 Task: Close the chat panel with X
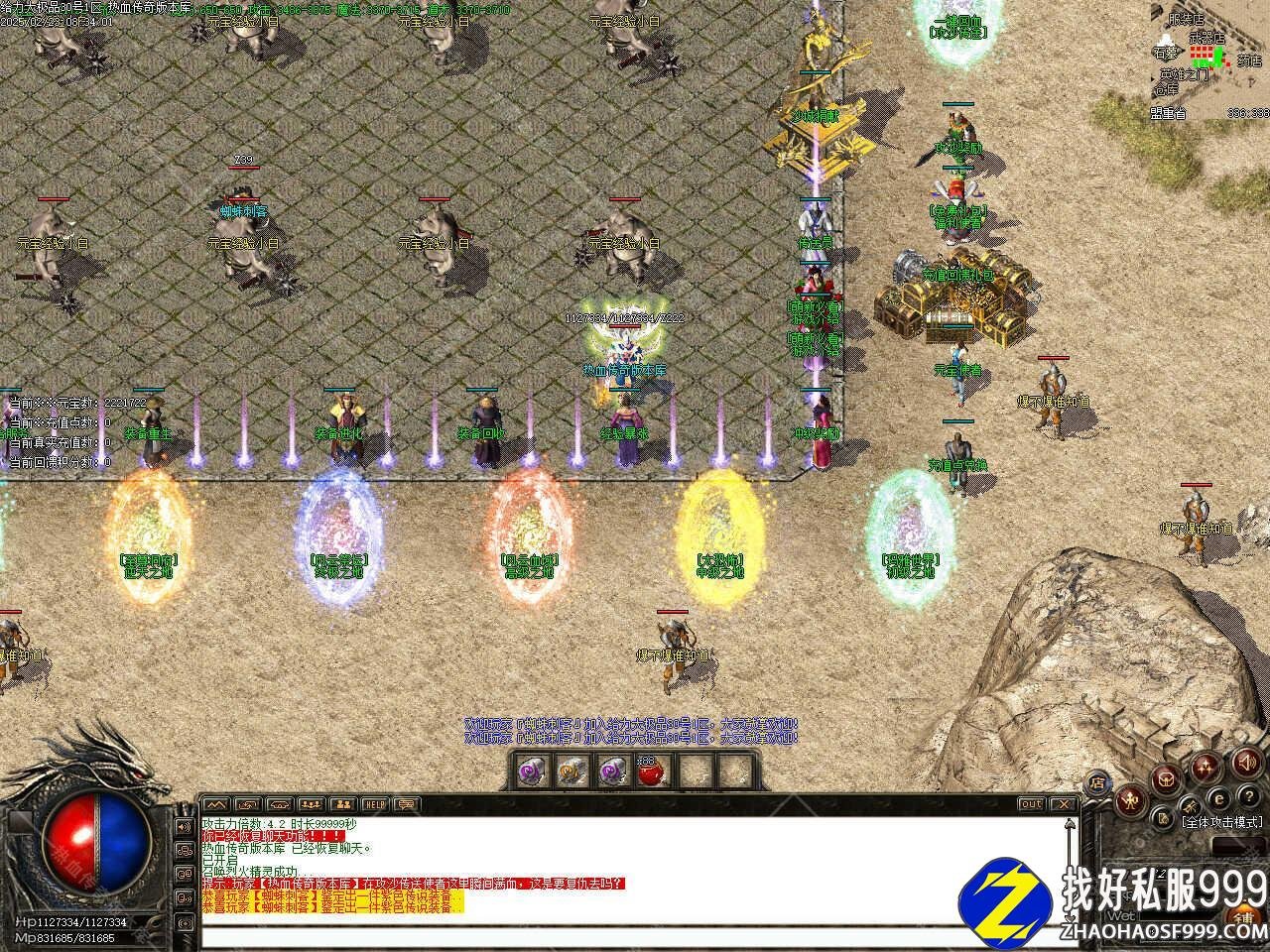[x=1064, y=803]
